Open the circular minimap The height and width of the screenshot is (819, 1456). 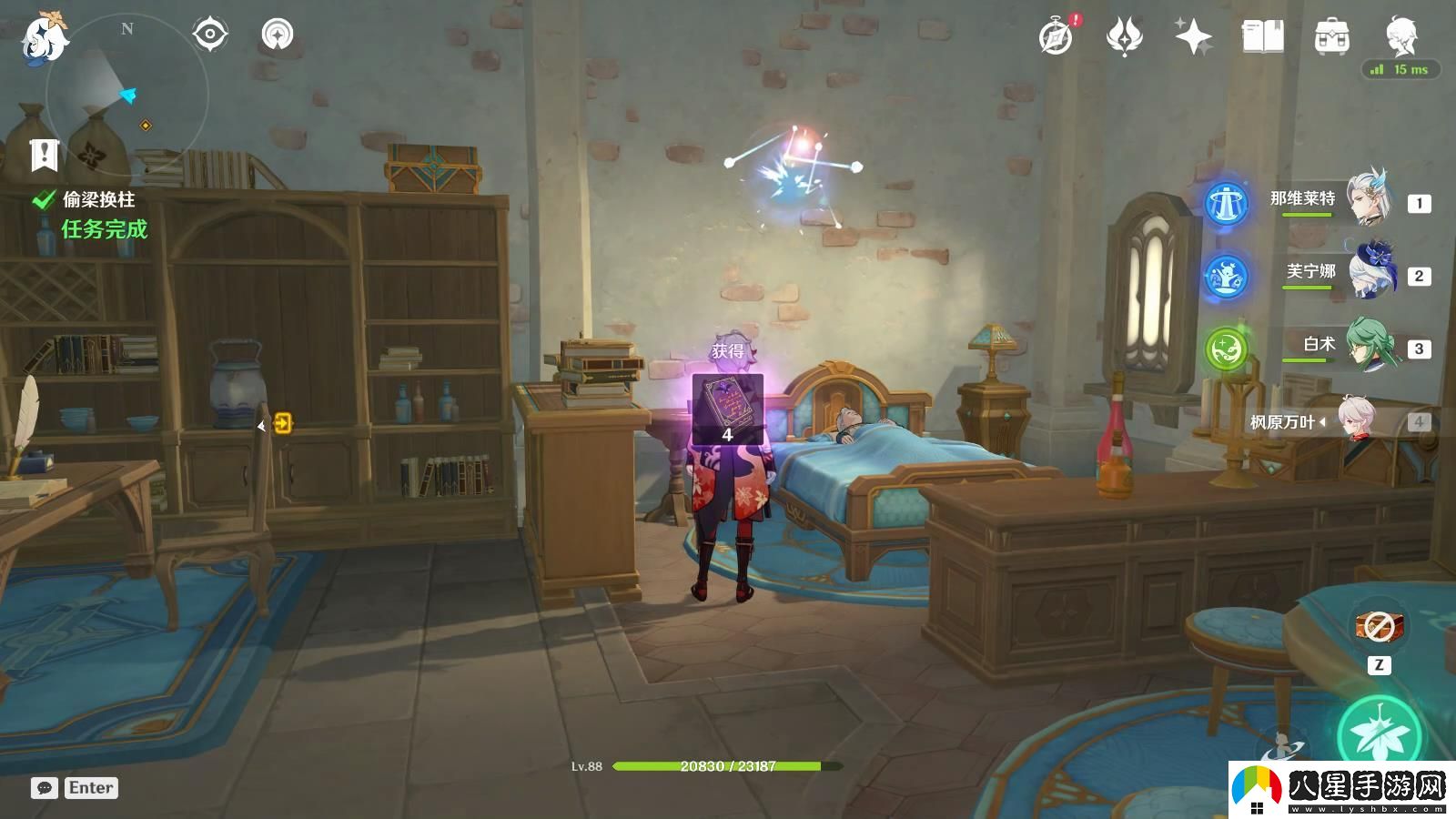[x=127, y=96]
